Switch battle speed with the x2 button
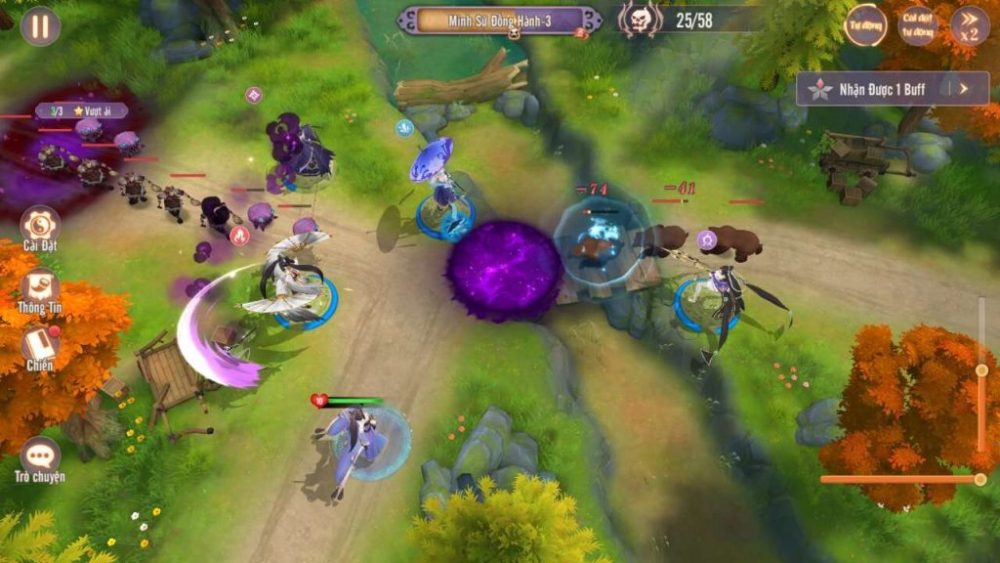The image size is (1000, 563). pyautogui.click(x=969, y=26)
